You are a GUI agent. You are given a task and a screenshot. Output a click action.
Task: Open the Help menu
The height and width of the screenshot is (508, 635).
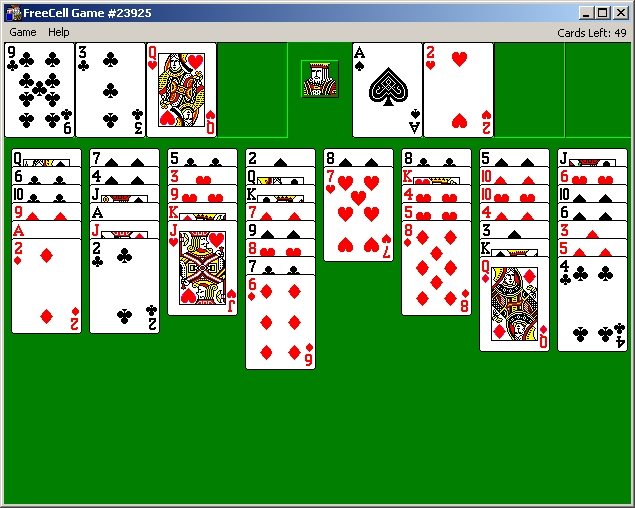point(59,32)
